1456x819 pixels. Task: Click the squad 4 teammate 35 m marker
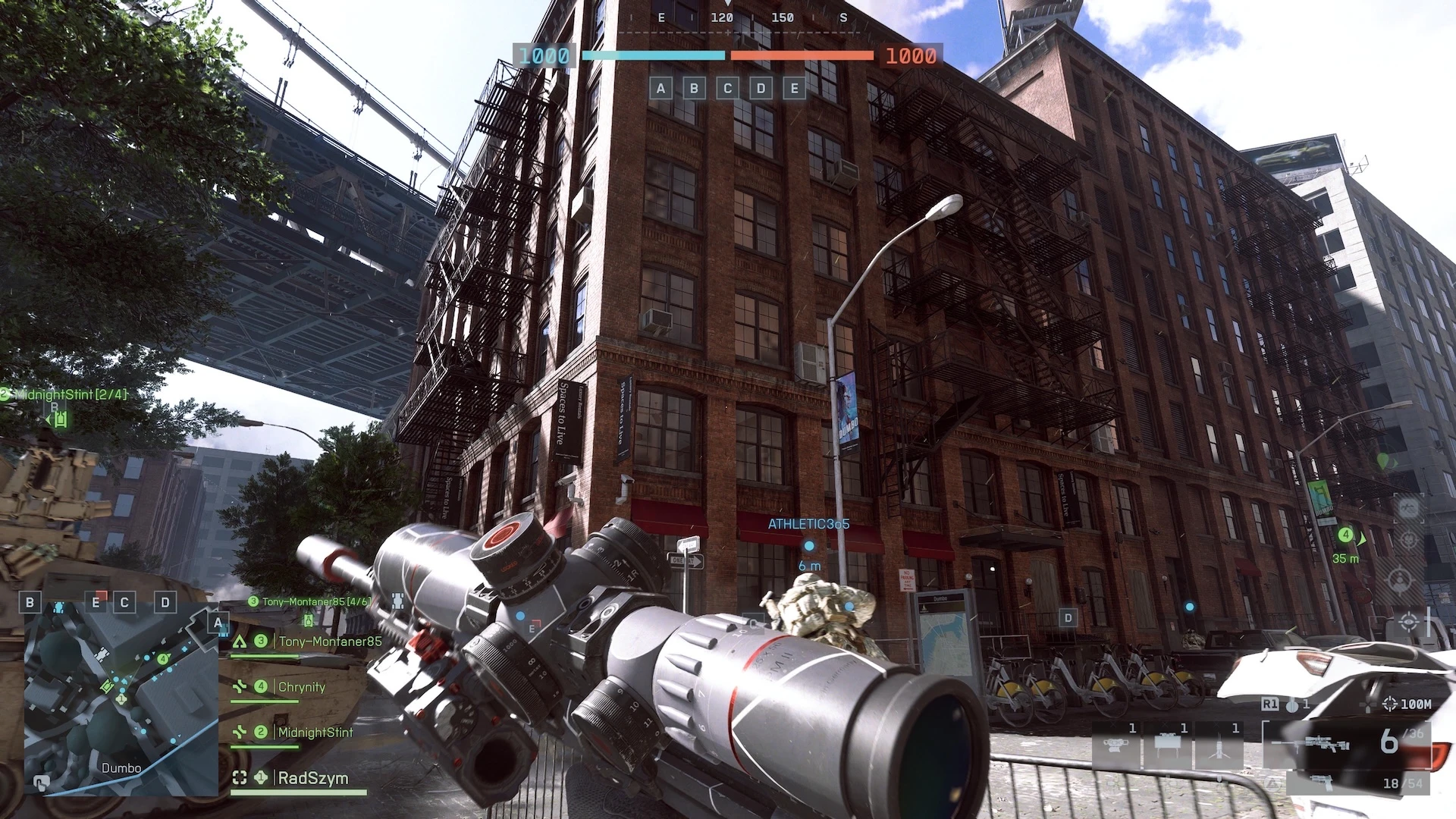1346,535
